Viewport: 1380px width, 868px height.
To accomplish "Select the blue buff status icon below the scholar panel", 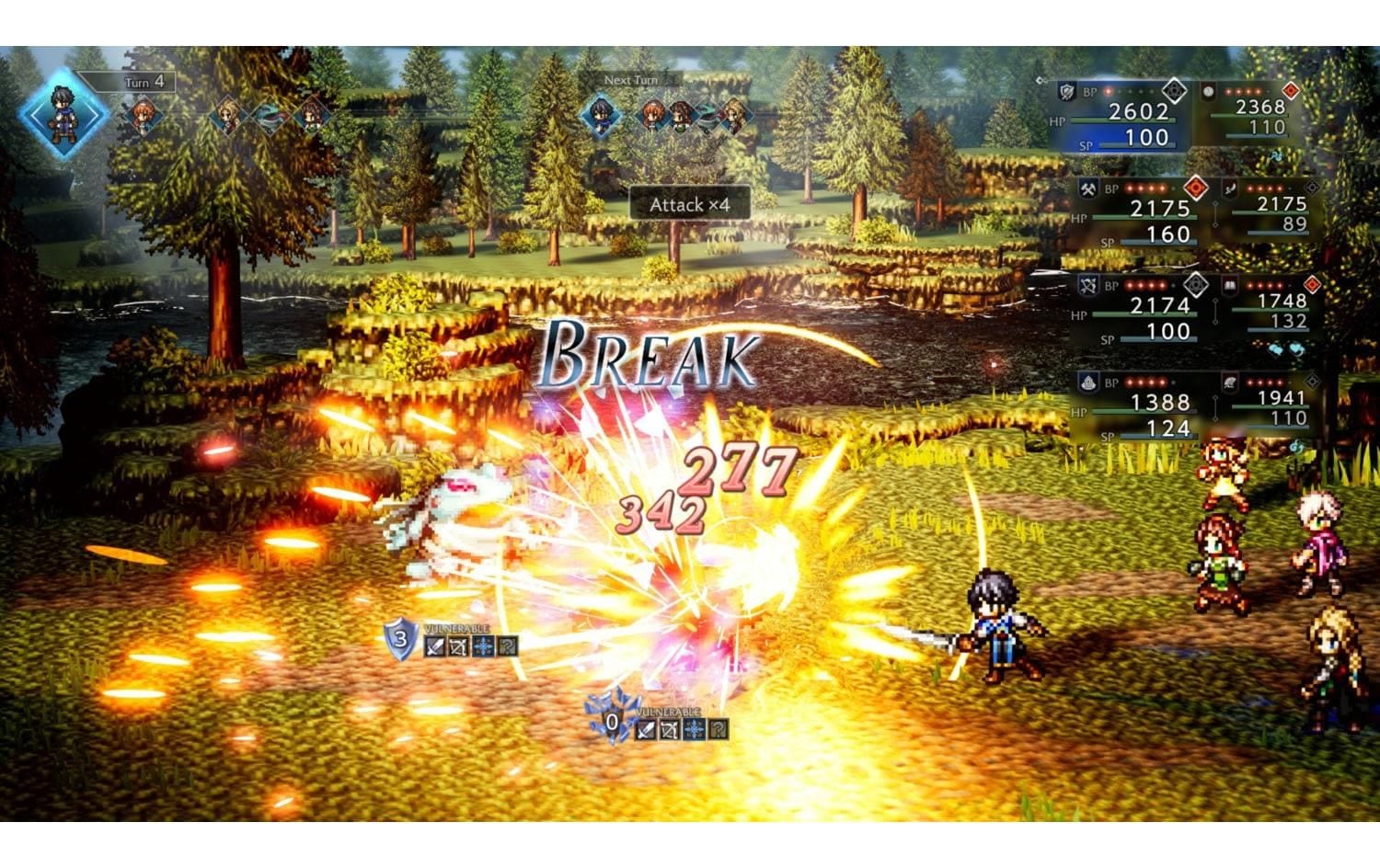I will coord(1273,348).
